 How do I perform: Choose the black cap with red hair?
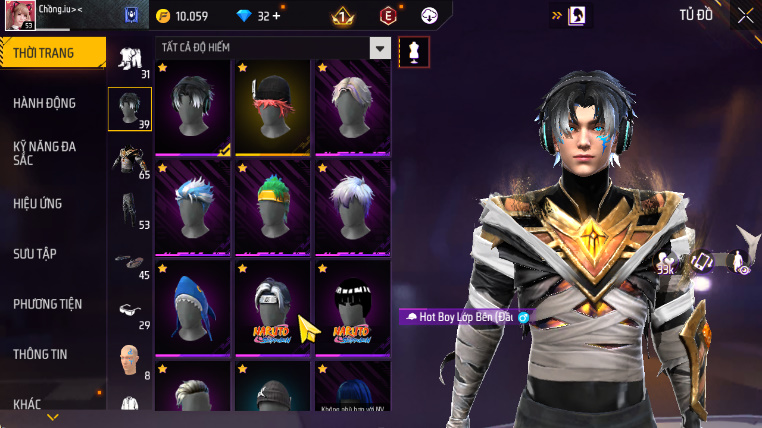click(x=273, y=105)
